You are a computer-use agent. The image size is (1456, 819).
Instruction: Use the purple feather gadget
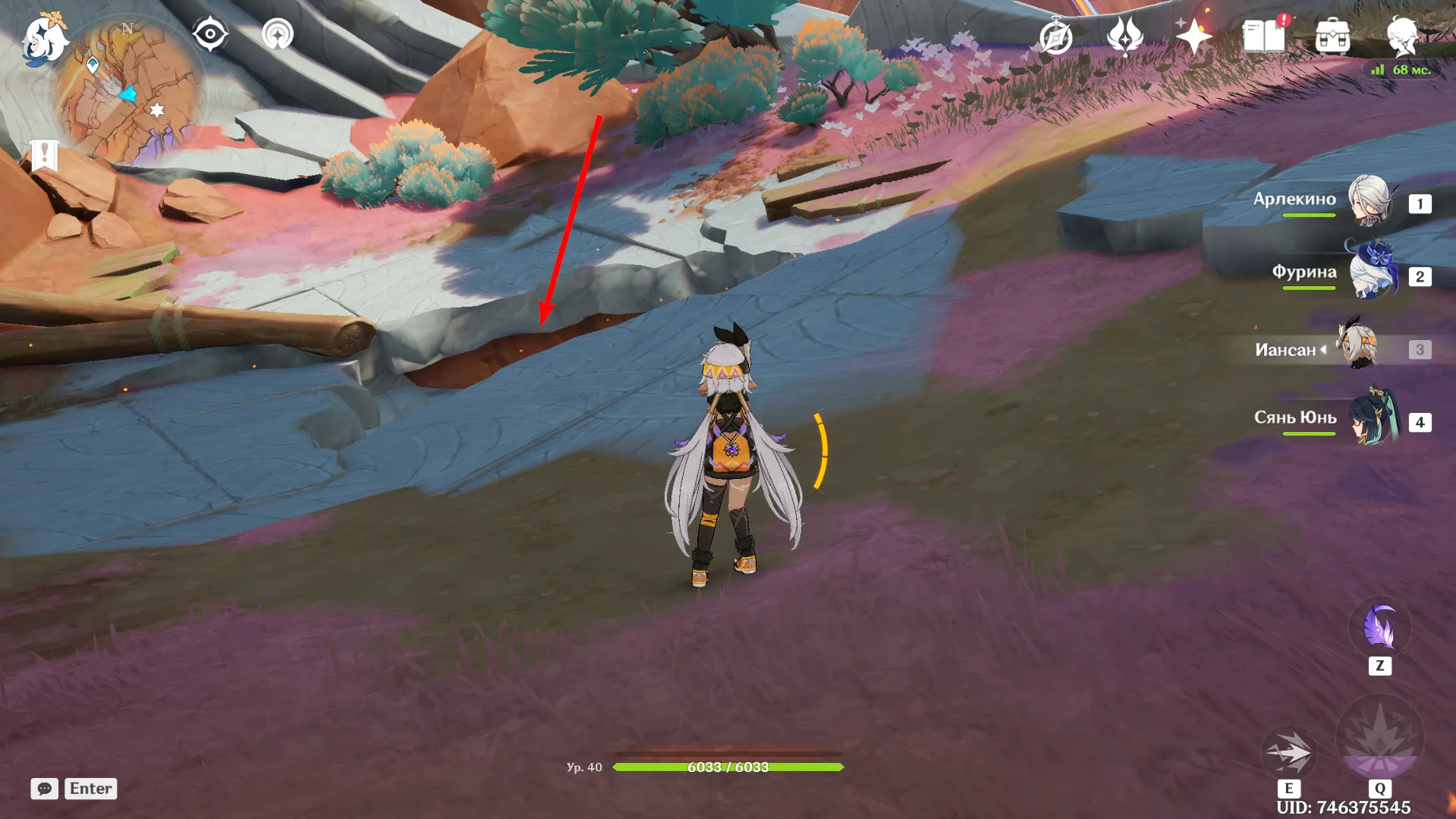[1379, 628]
